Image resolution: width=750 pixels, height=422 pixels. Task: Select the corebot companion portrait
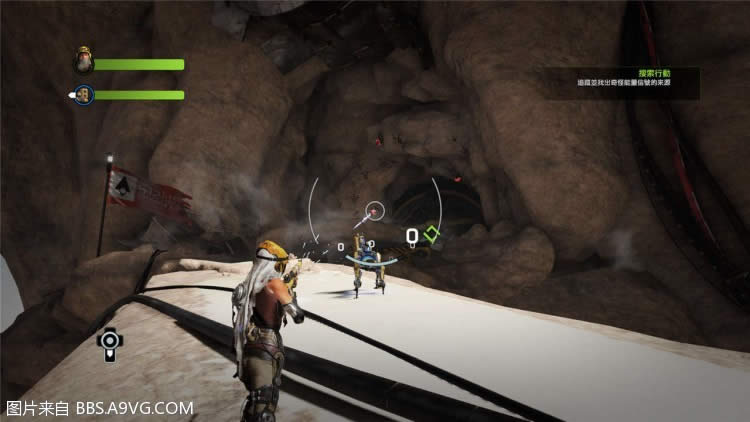[x=83, y=95]
